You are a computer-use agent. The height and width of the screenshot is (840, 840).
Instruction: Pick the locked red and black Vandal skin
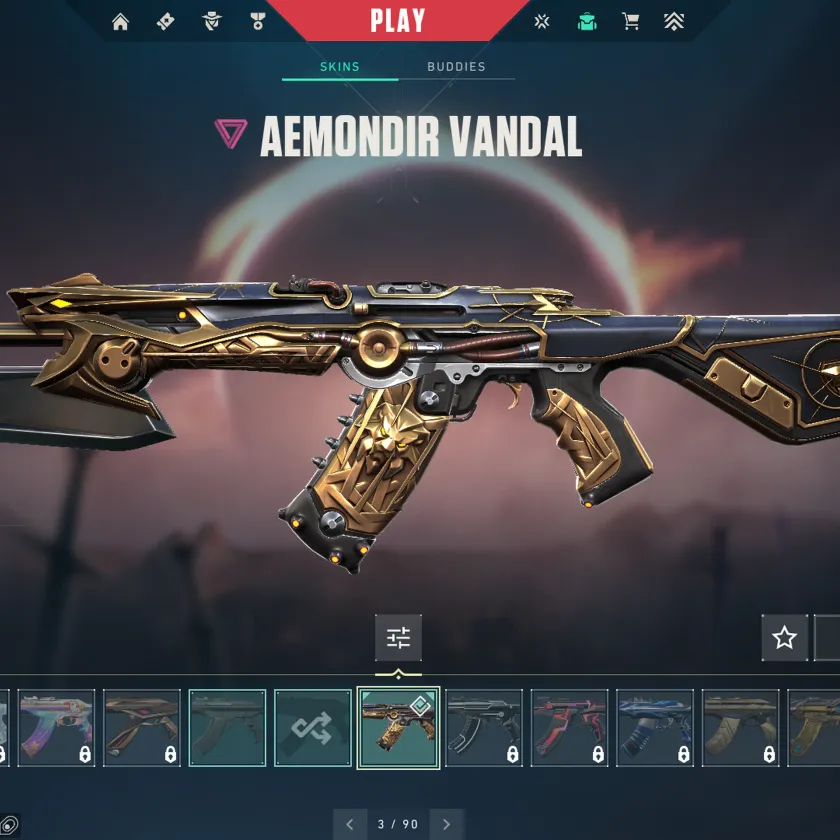[569, 727]
